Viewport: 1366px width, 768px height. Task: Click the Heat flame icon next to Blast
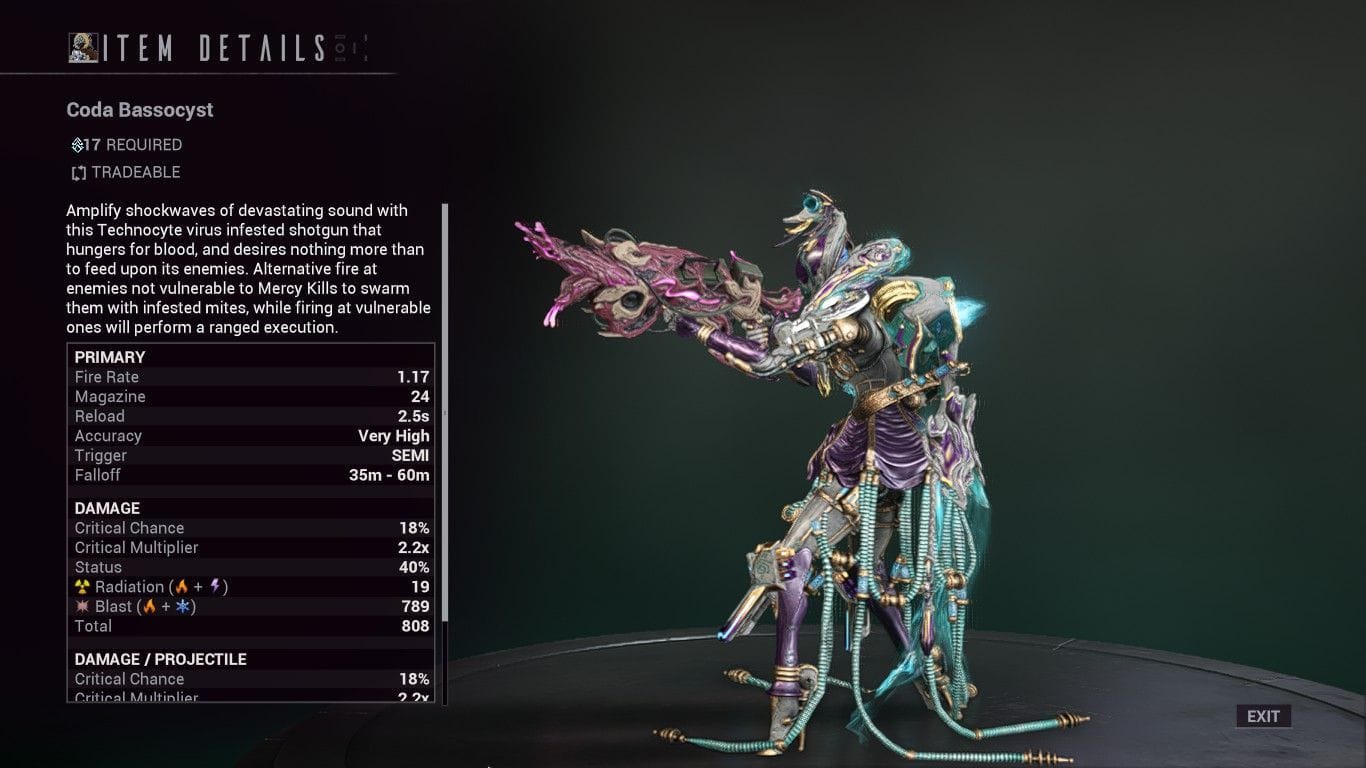149,606
